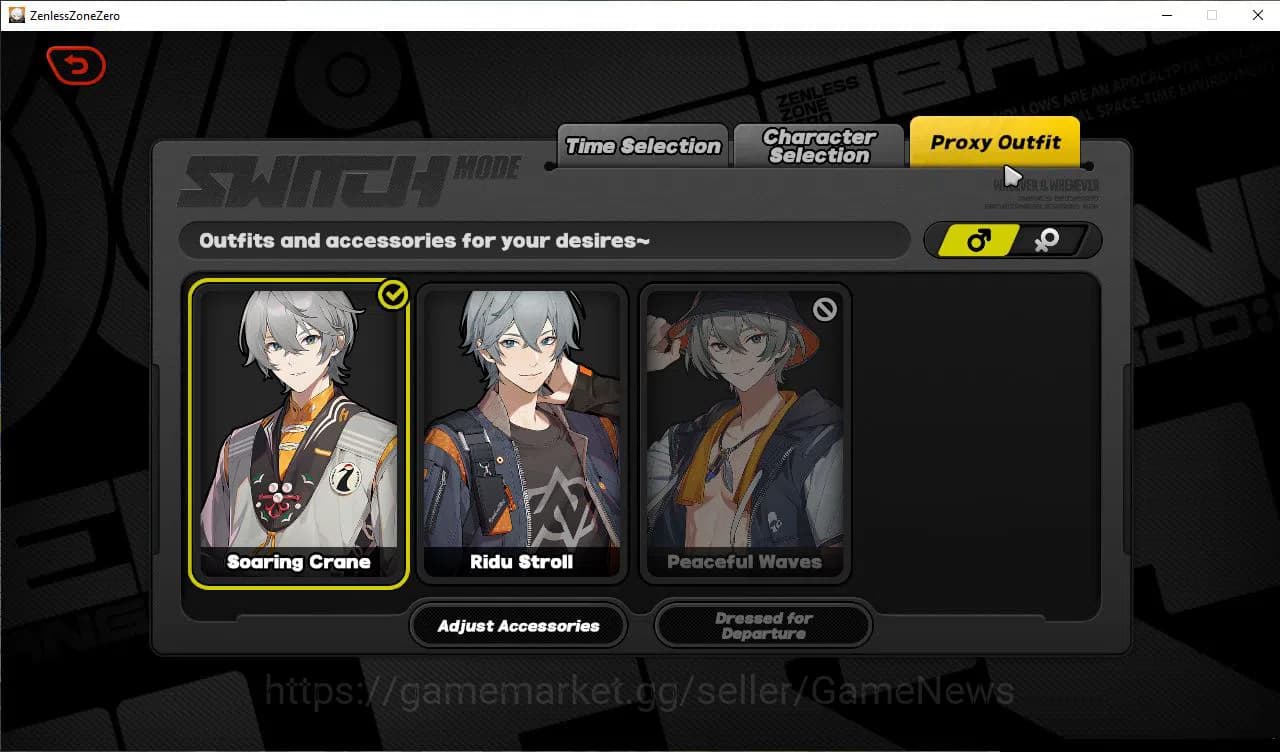Screen dimensions: 1280x752
Task: Click the checkmark on Soaring Crane outfit
Action: [x=392, y=293]
